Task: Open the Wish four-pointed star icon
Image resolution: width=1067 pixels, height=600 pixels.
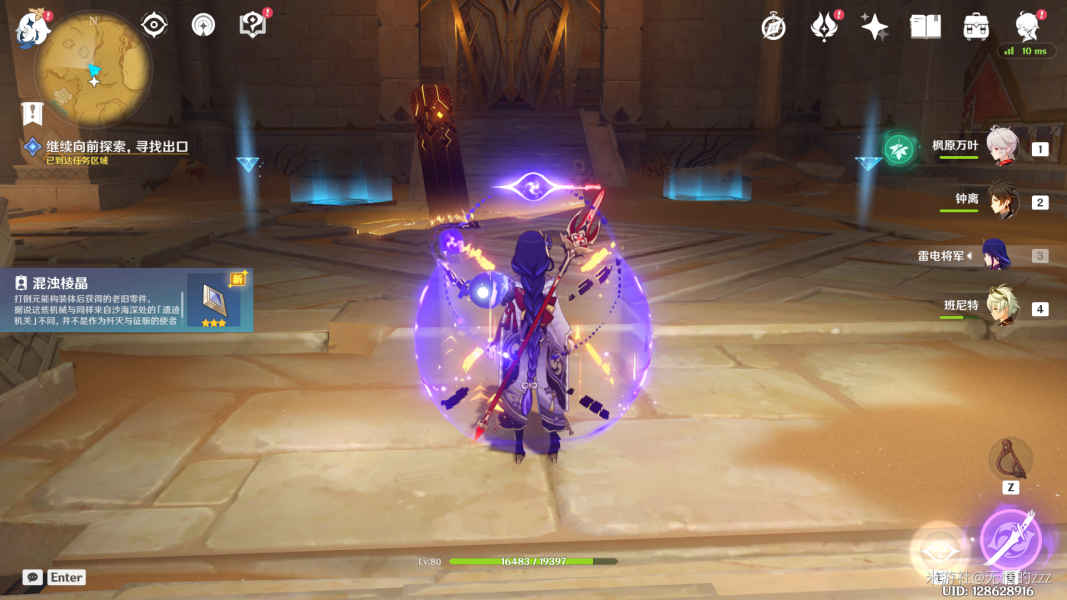Action: [874, 27]
